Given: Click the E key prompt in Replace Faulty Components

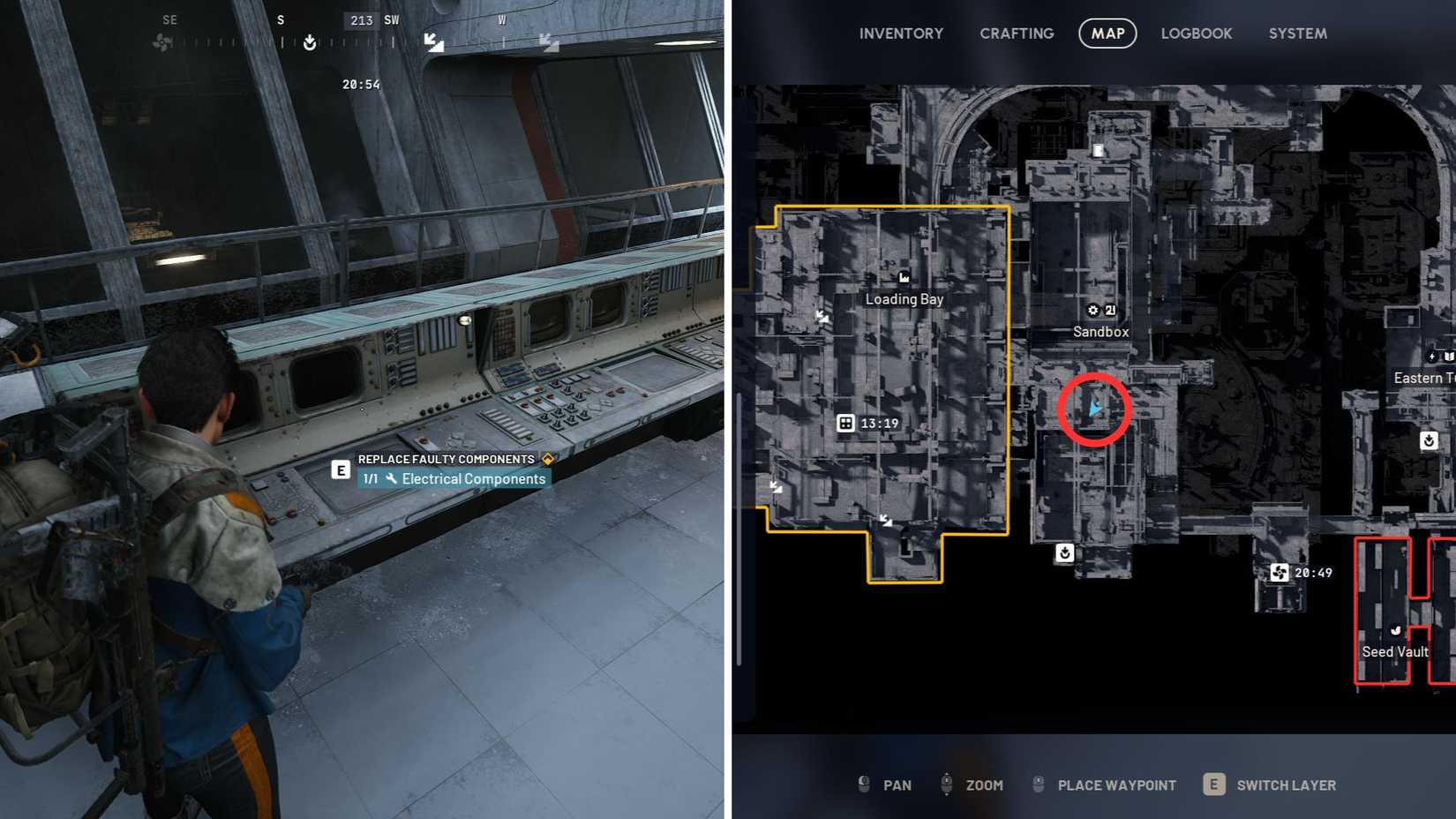Looking at the screenshot, I should coord(340,470).
